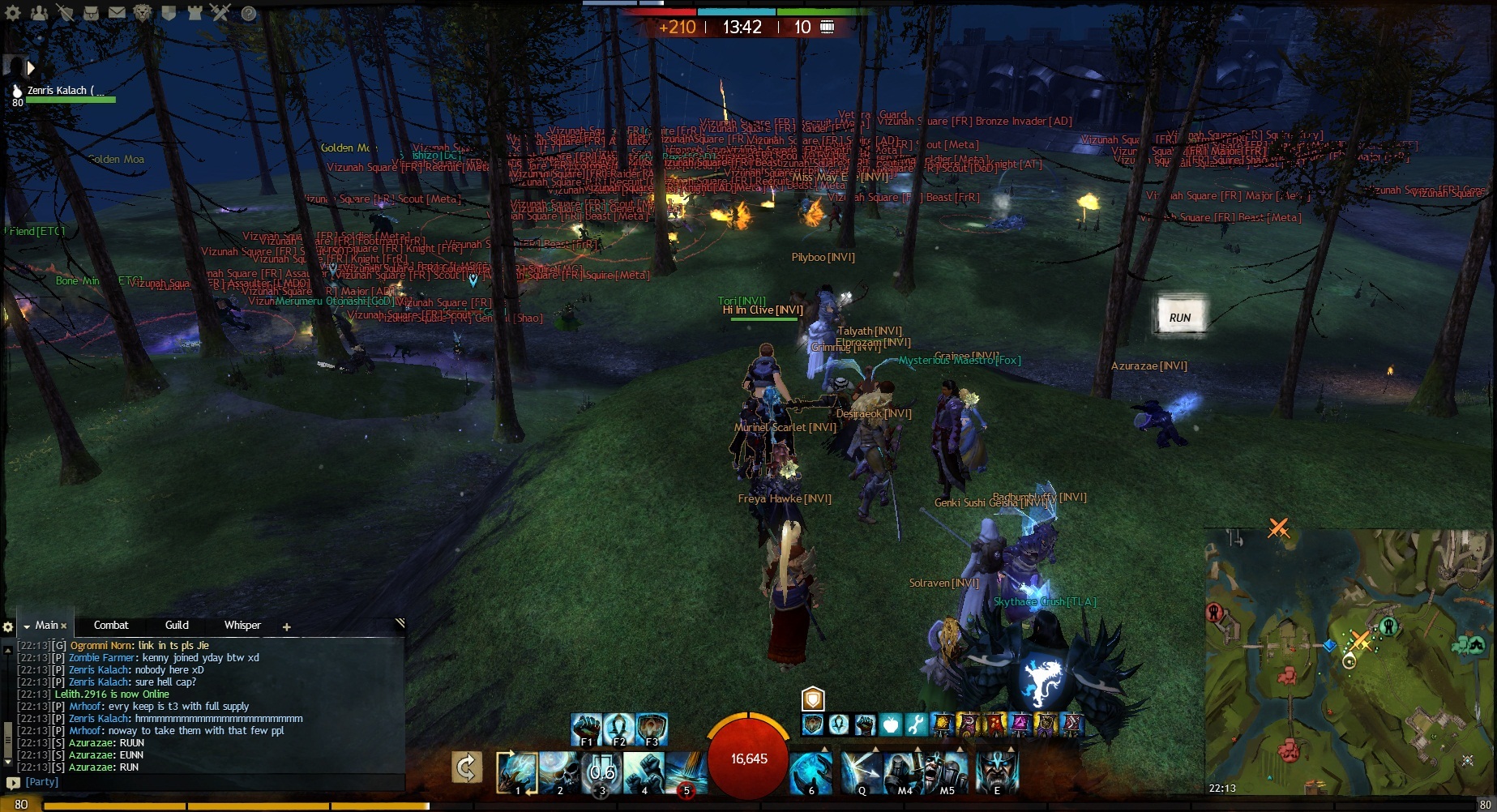Switch to the Combat chat tab
The image size is (1497, 812).
[x=111, y=625]
